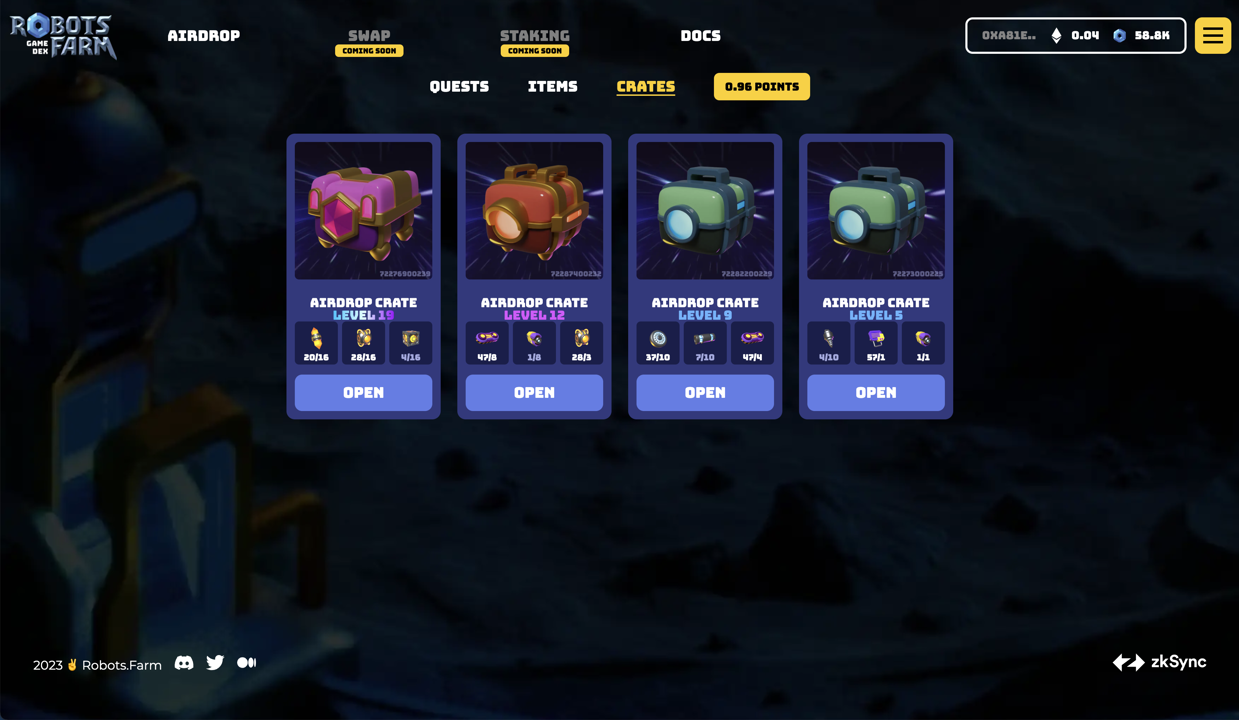
Task: Open the Level 5 airdrop crate
Action: [x=875, y=393]
